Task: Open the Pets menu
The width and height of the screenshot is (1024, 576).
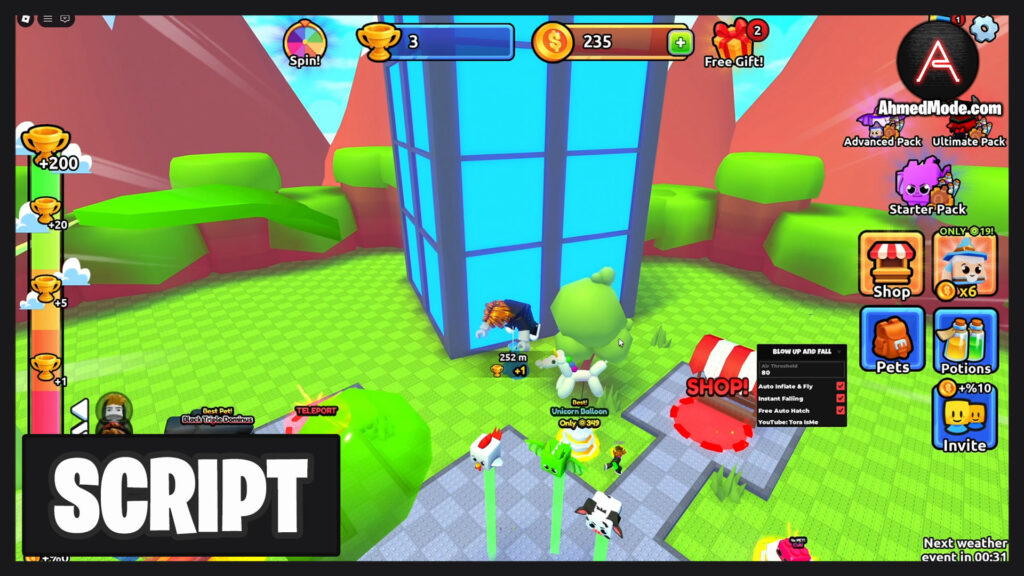Action: click(891, 340)
